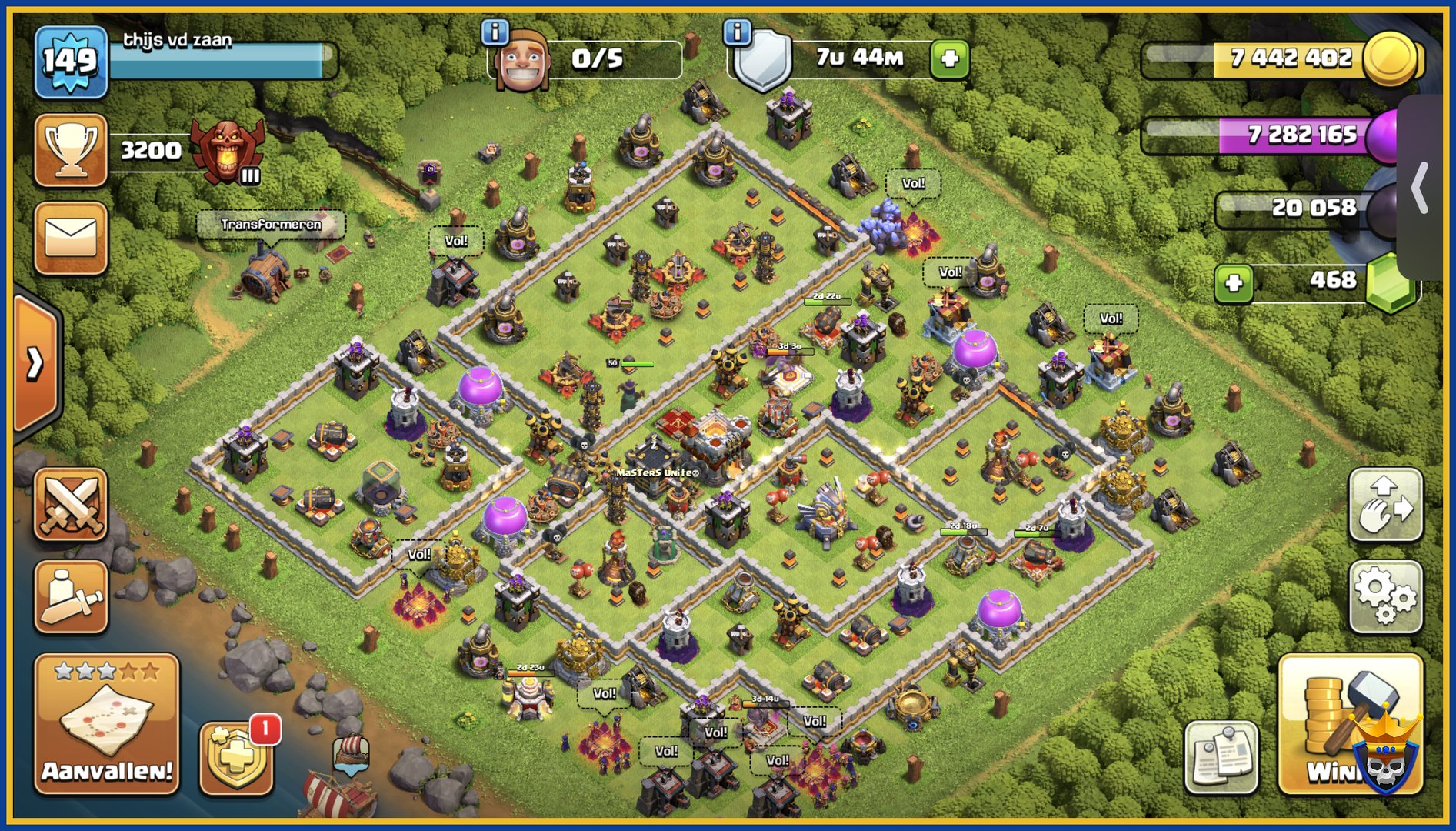The image size is (1456, 831).
Task: Open clan war crossed swords menu
Action: pyautogui.click(x=70, y=504)
